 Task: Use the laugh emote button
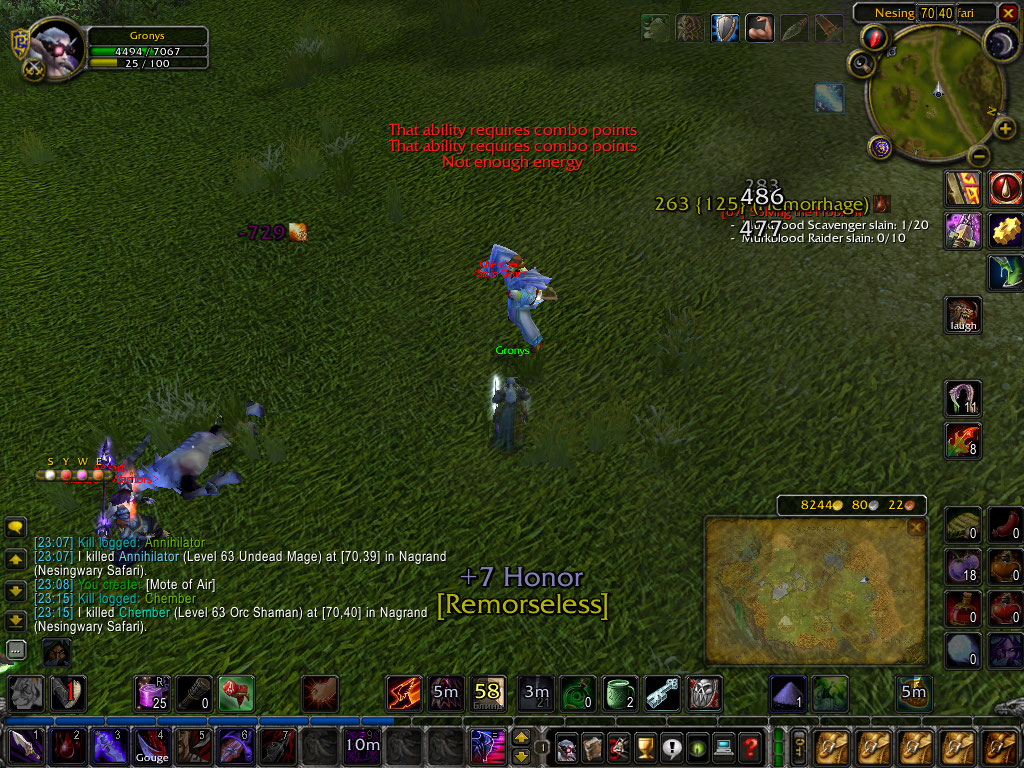(964, 314)
